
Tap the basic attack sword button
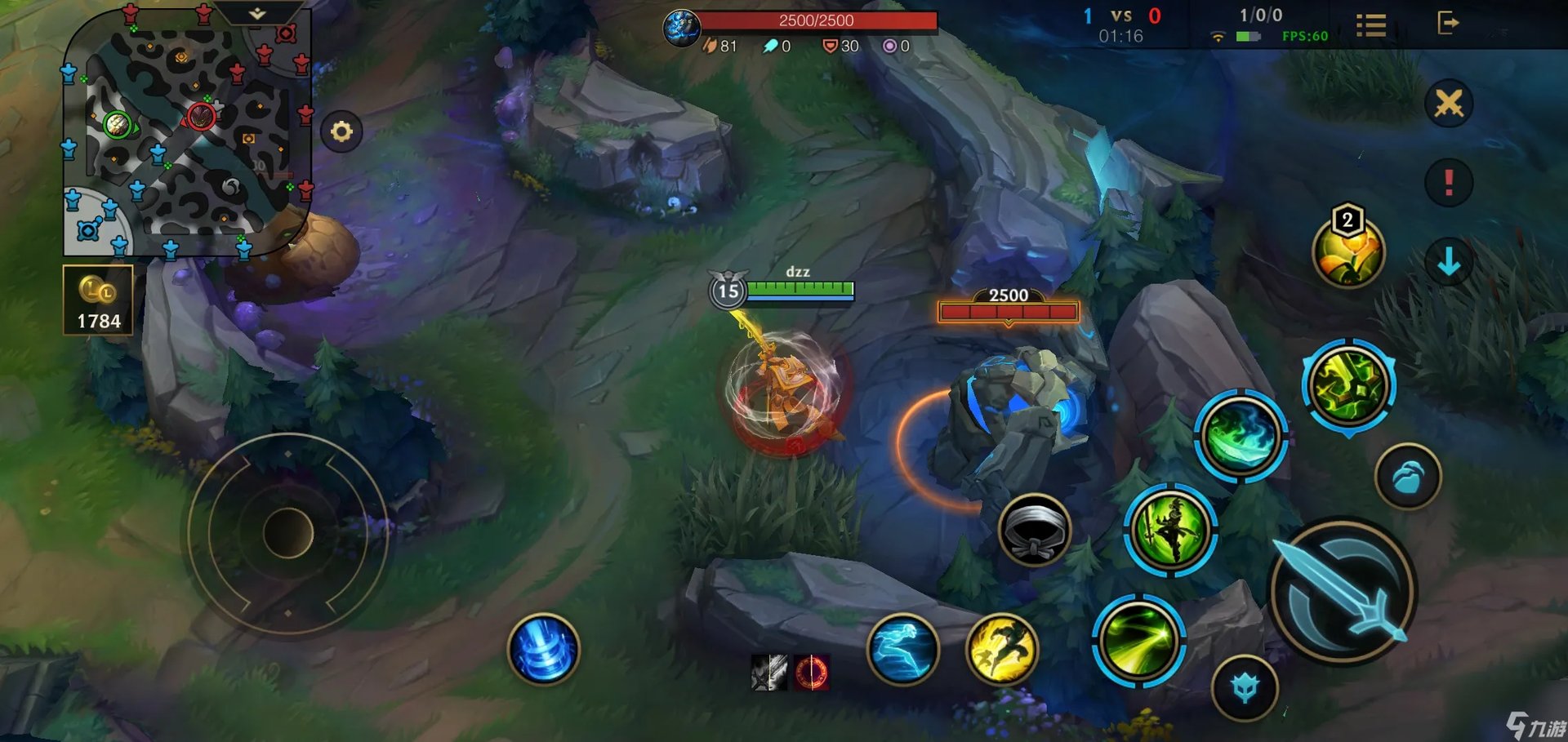[1343, 591]
